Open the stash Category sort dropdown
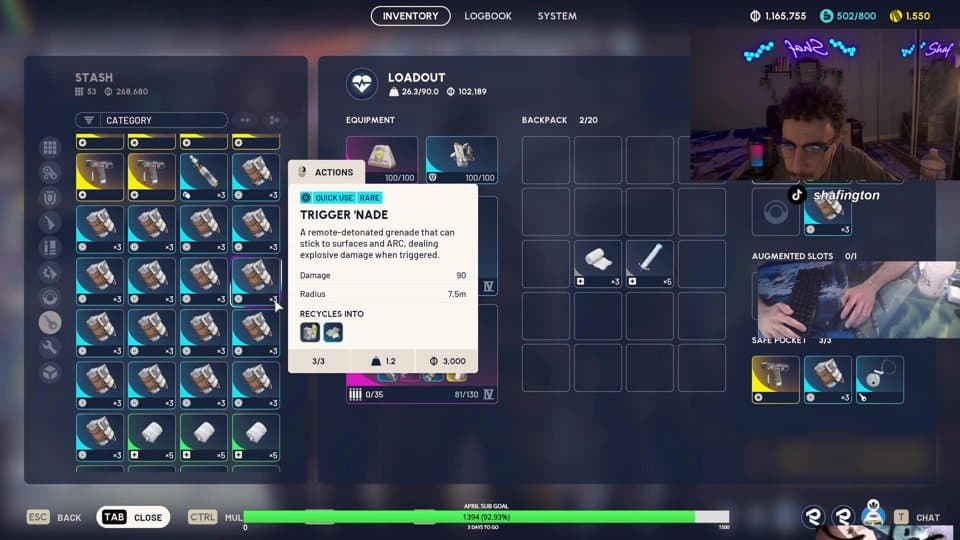 (x=151, y=120)
